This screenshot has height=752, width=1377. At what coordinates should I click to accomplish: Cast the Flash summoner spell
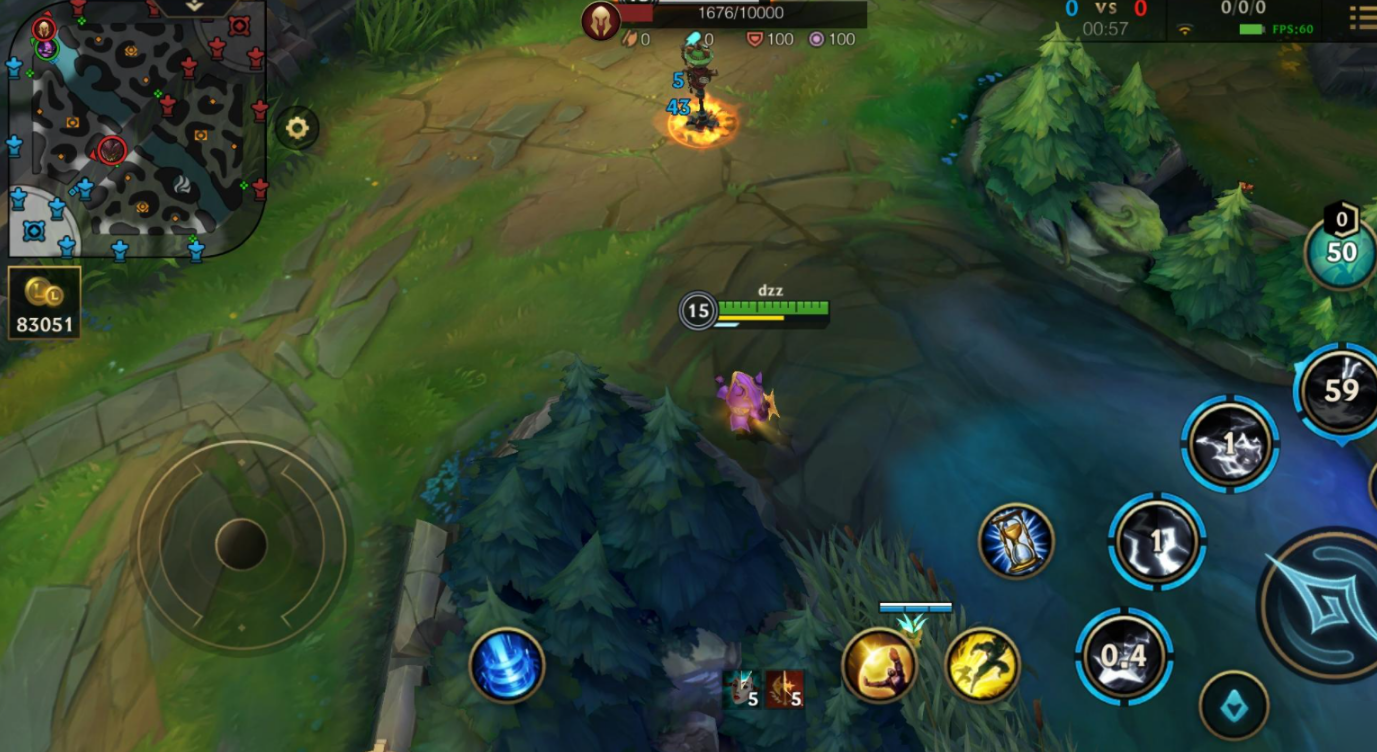coord(982,665)
